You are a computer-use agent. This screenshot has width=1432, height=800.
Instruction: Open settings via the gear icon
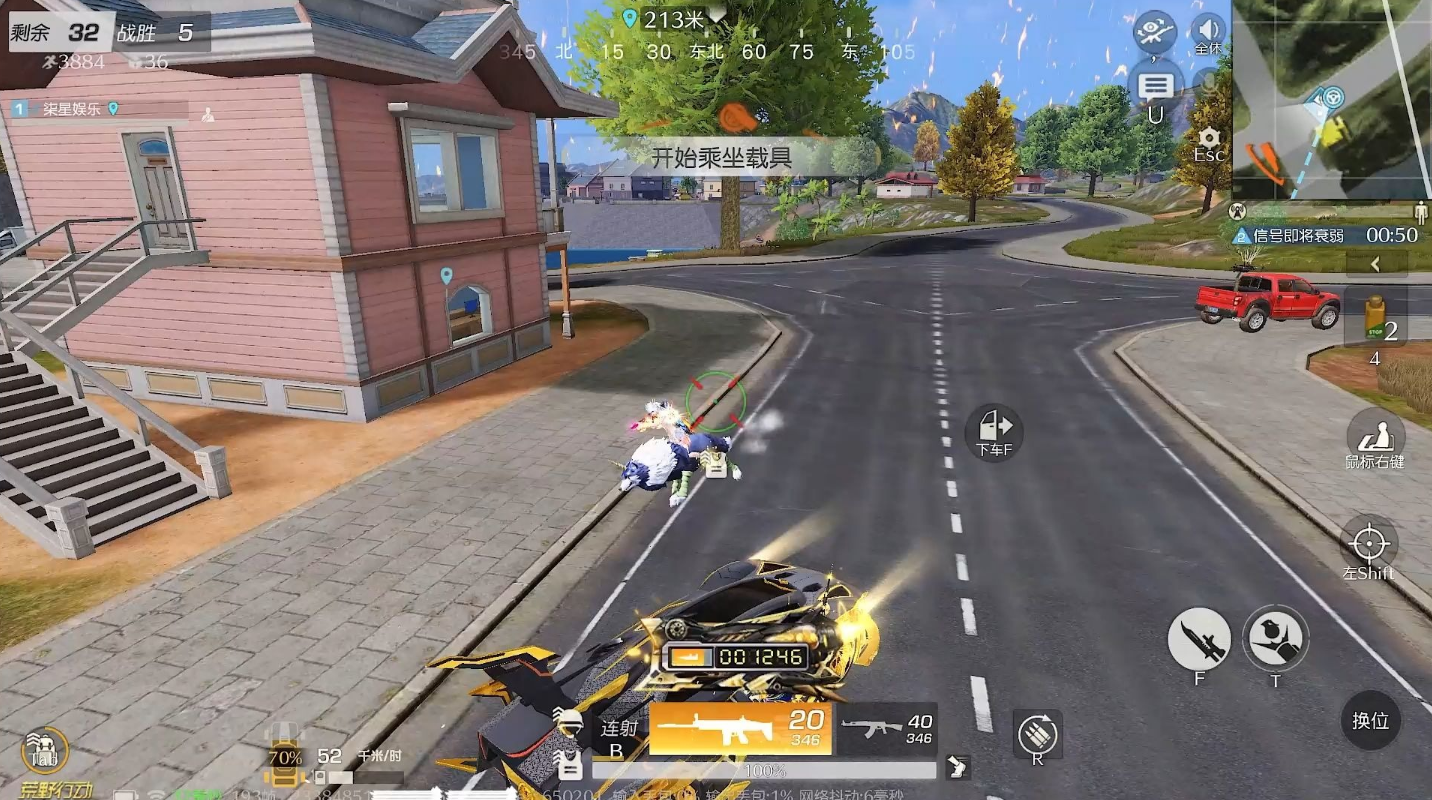[1210, 140]
